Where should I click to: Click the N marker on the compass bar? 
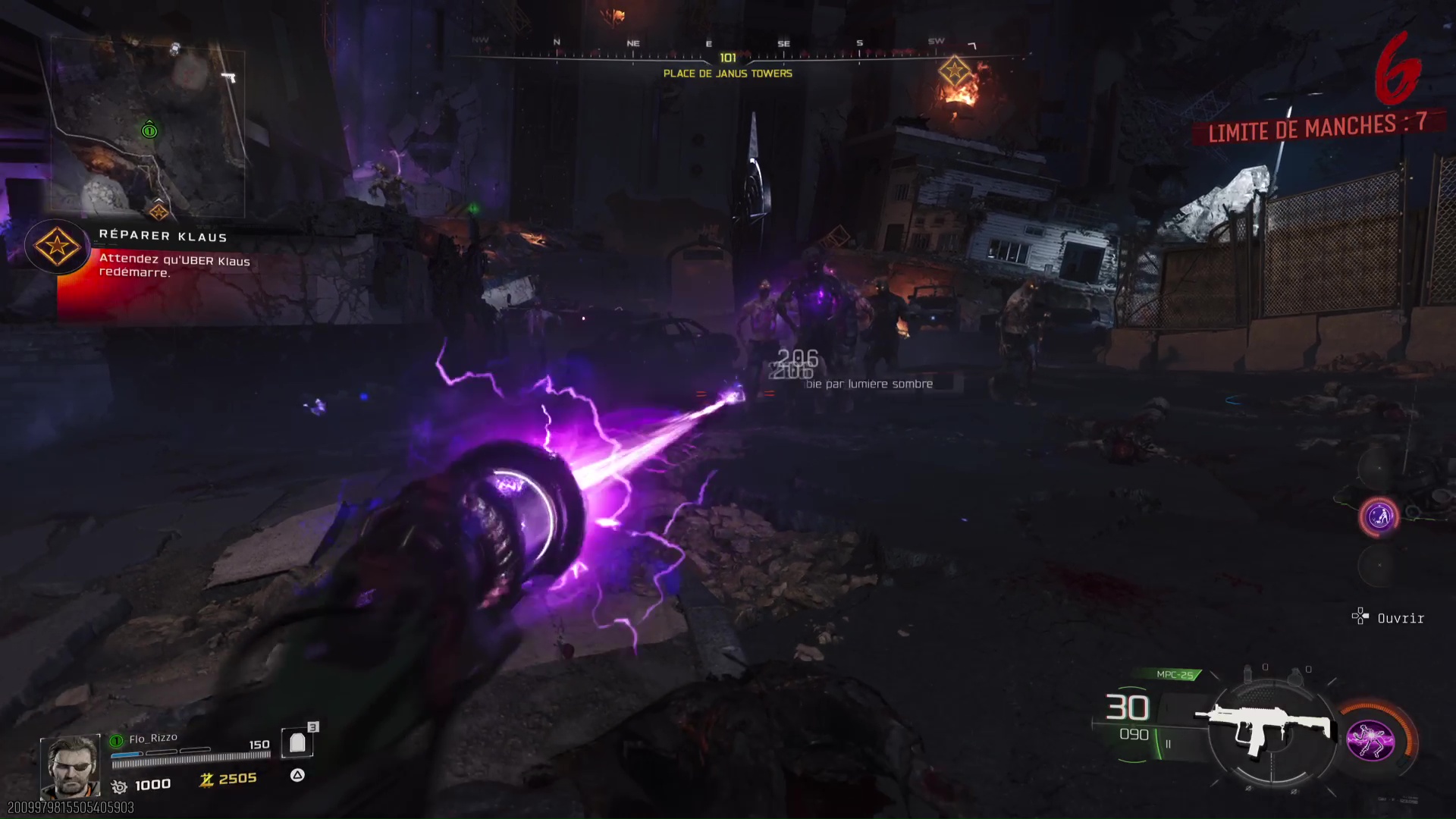click(558, 43)
